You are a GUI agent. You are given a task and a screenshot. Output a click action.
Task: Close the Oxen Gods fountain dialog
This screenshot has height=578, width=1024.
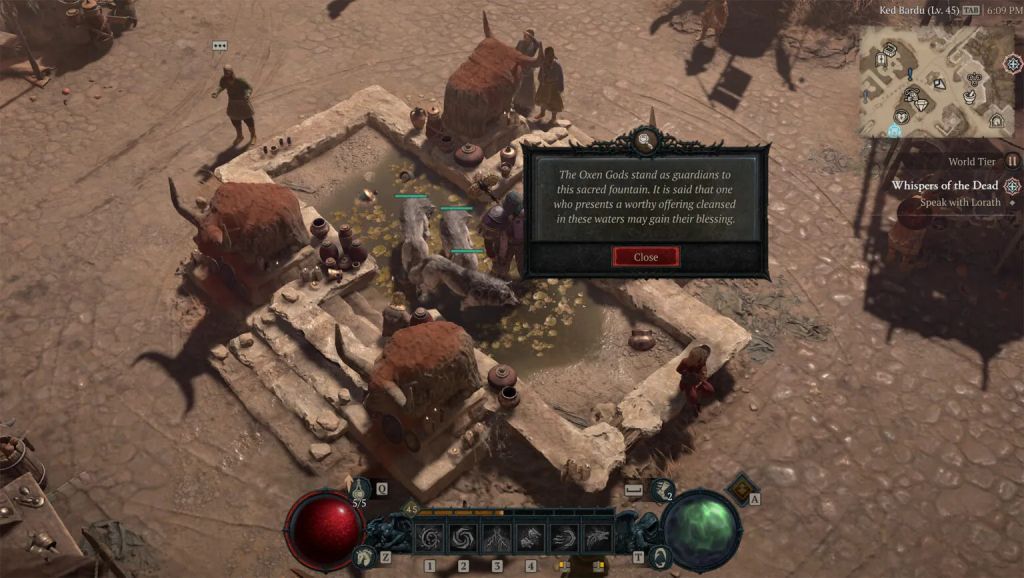[645, 257]
